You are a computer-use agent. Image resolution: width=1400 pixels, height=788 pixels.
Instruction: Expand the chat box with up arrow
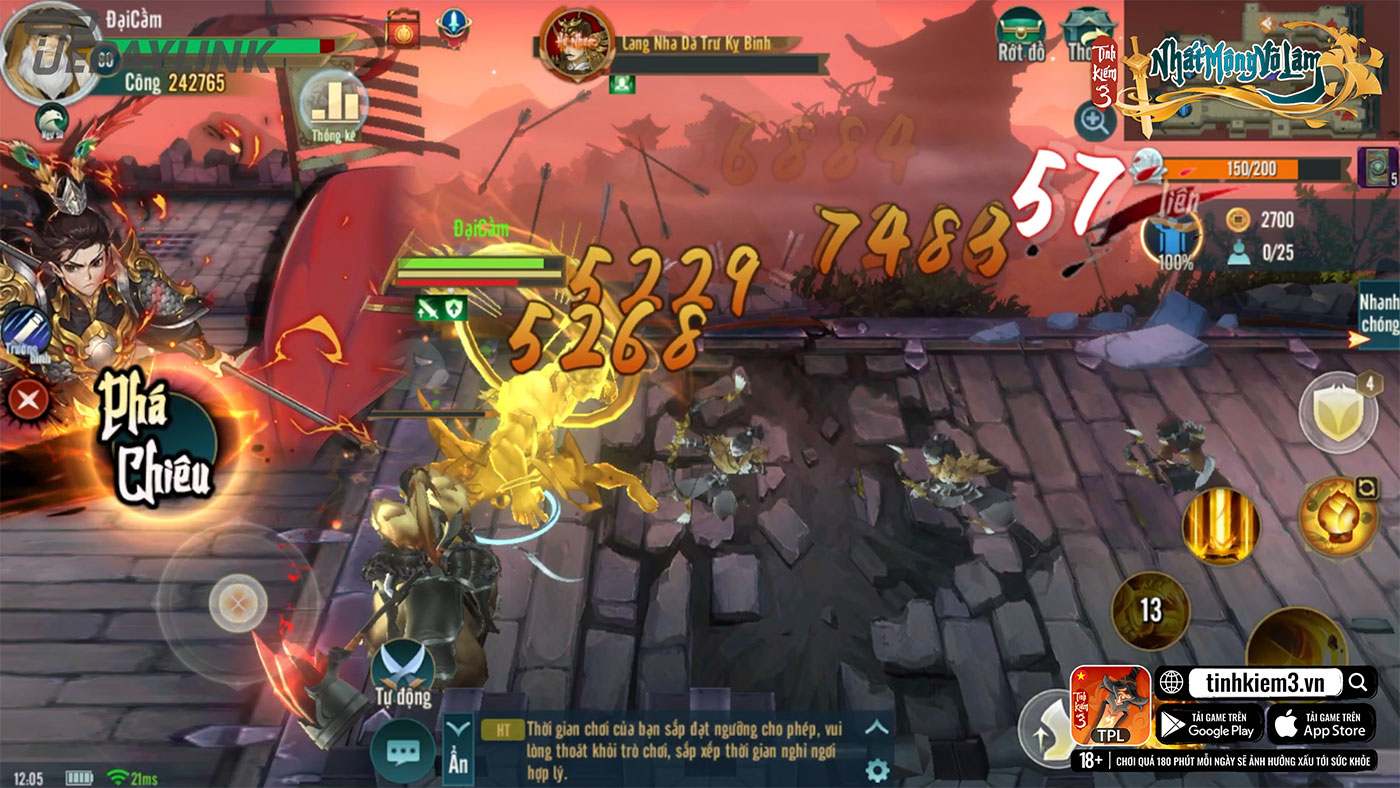coord(876,728)
